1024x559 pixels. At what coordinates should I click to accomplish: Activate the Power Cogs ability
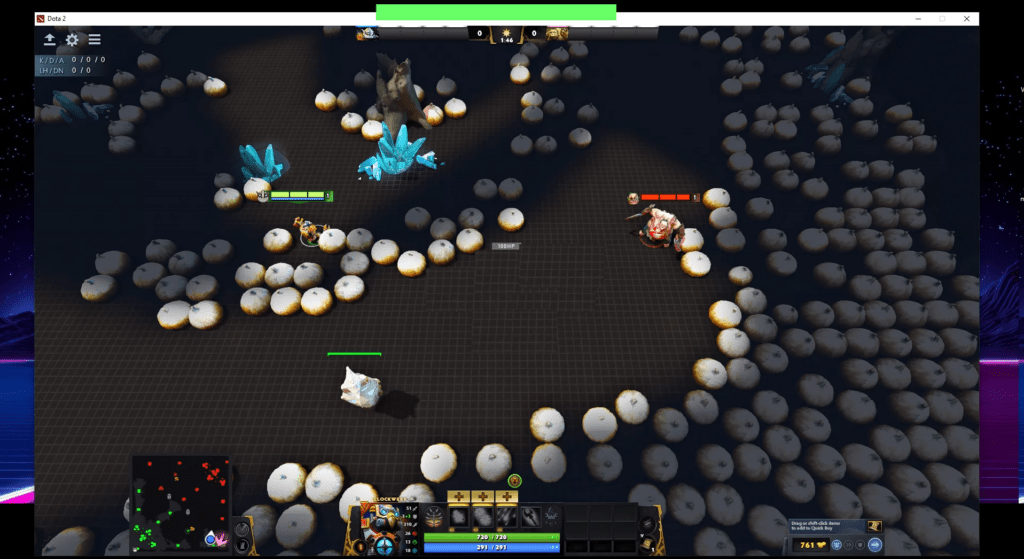[x=483, y=516]
